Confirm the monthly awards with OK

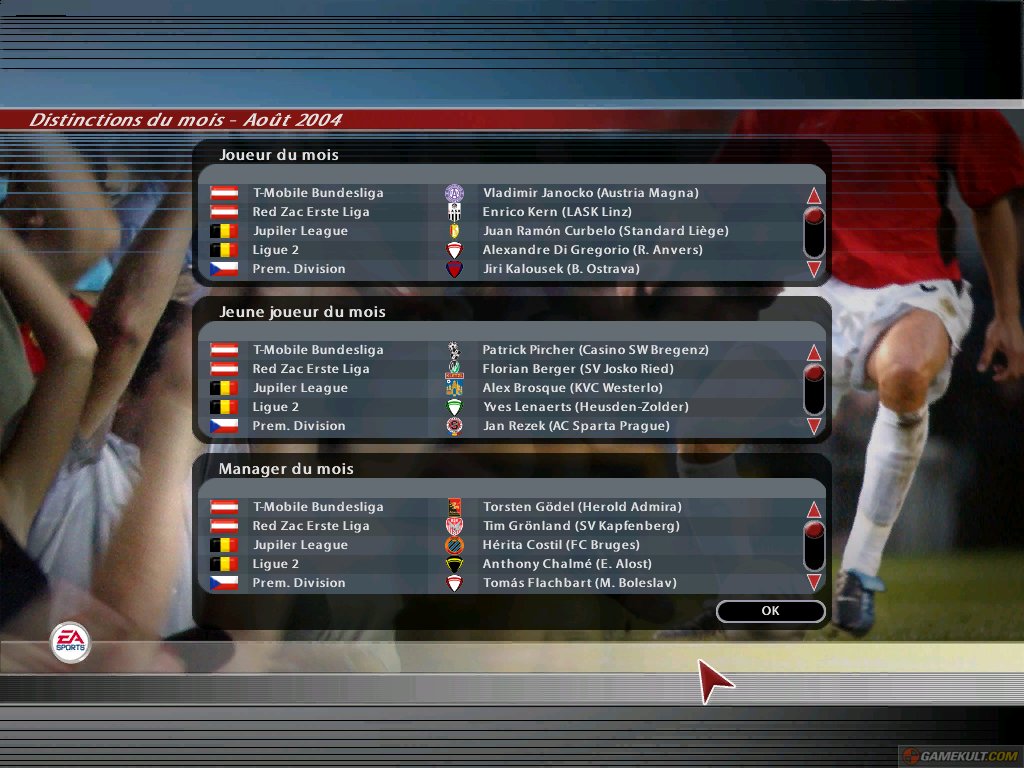pyautogui.click(x=770, y=611)
